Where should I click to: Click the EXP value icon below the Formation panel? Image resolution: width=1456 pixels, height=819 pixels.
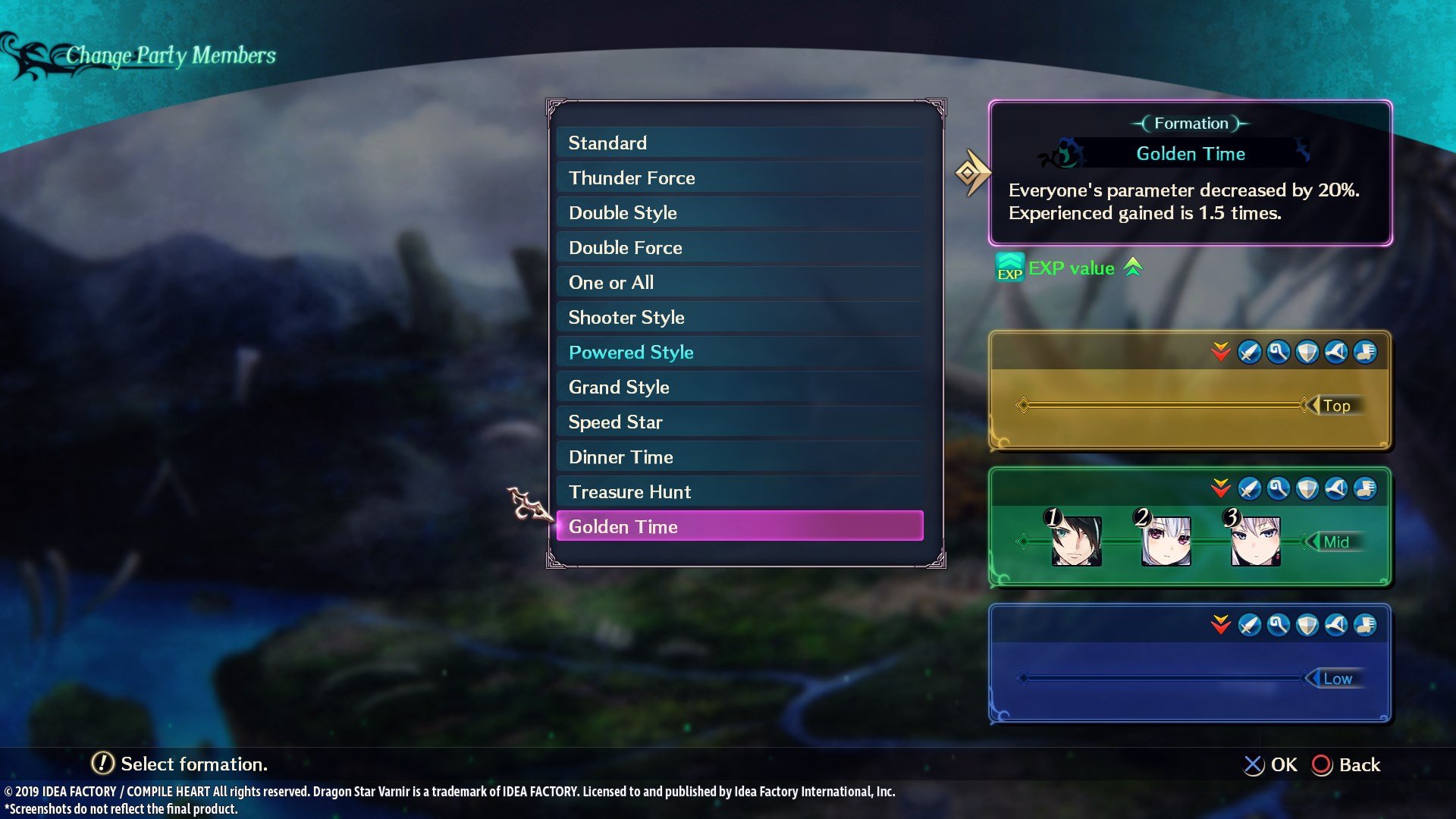[x=1009, y=268]
